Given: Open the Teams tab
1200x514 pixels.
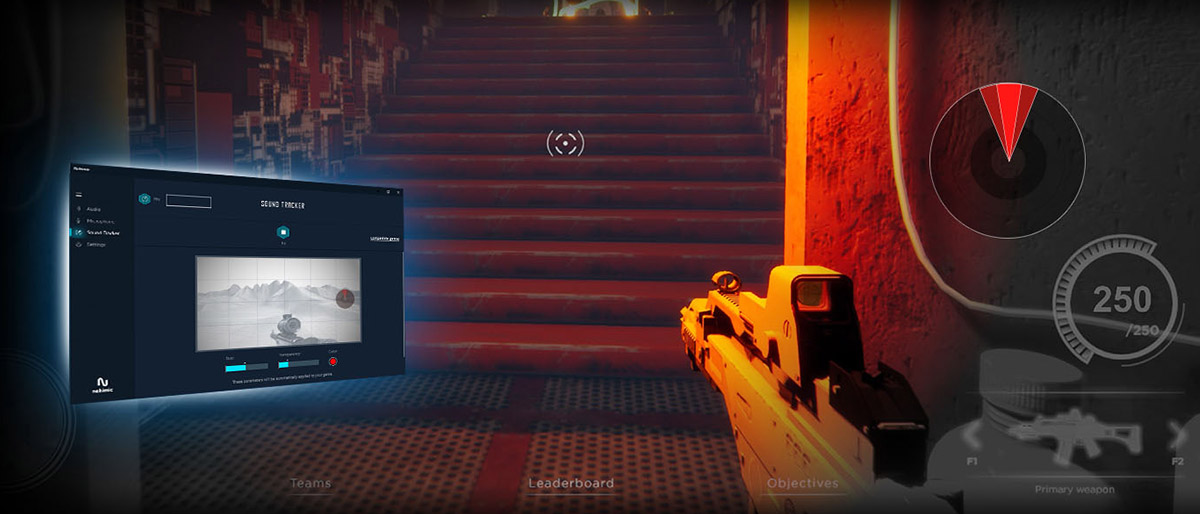Looking at the screenshot, I should click(310, 483).
